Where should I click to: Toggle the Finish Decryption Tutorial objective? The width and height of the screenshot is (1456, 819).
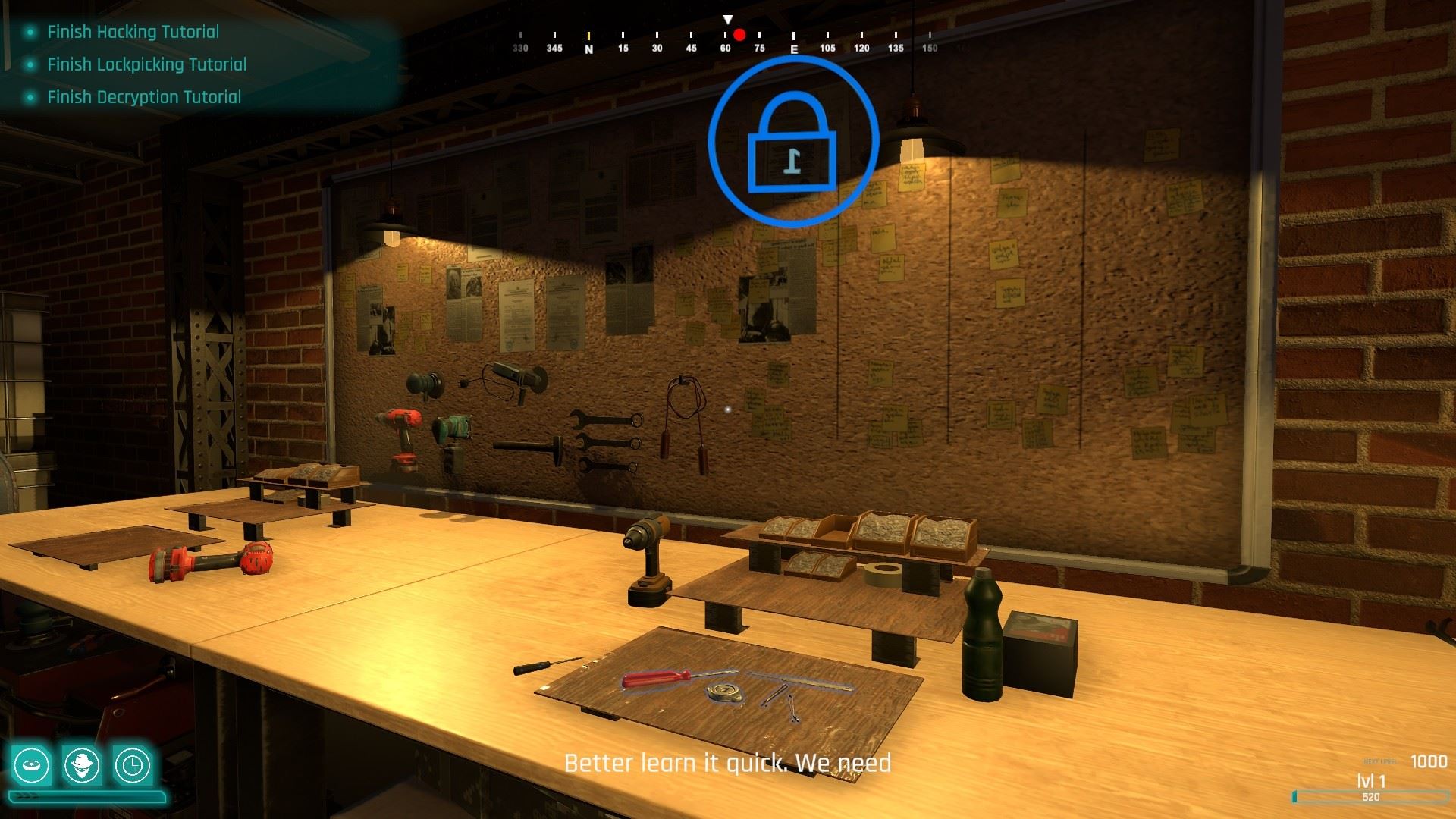143,97
